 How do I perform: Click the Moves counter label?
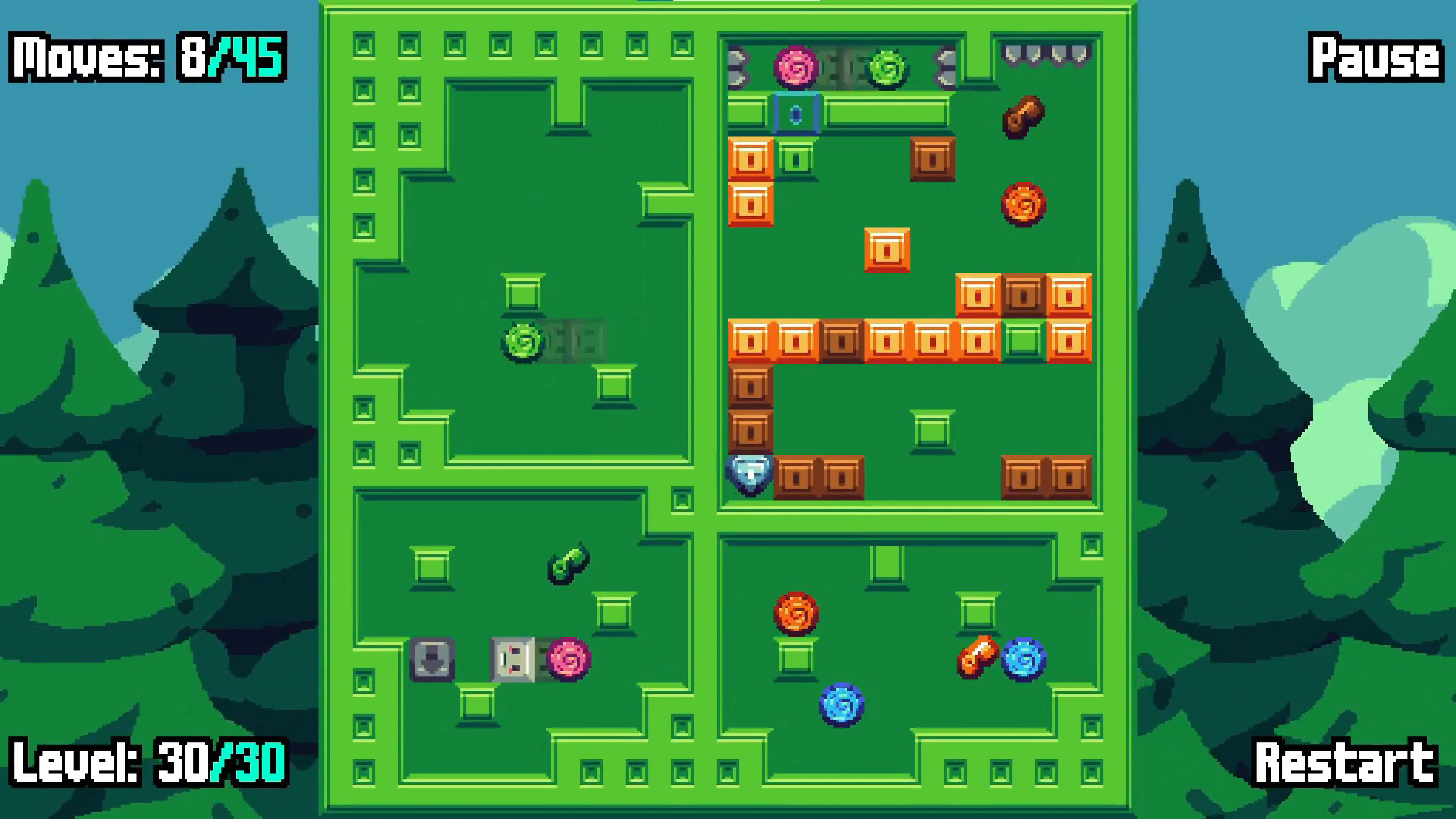tap(144, 56)
